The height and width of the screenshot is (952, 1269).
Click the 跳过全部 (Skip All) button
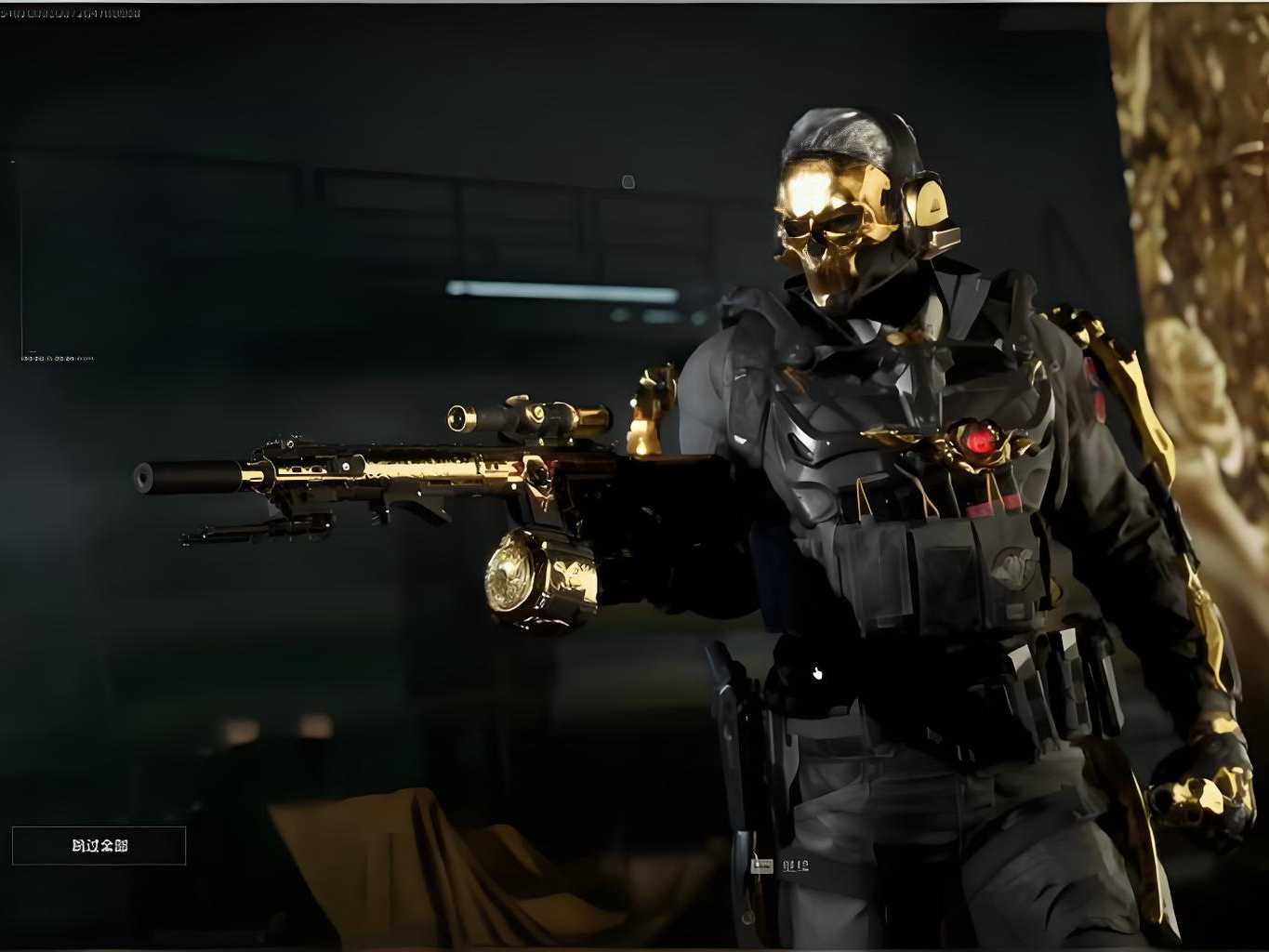[x=99, y=845]
